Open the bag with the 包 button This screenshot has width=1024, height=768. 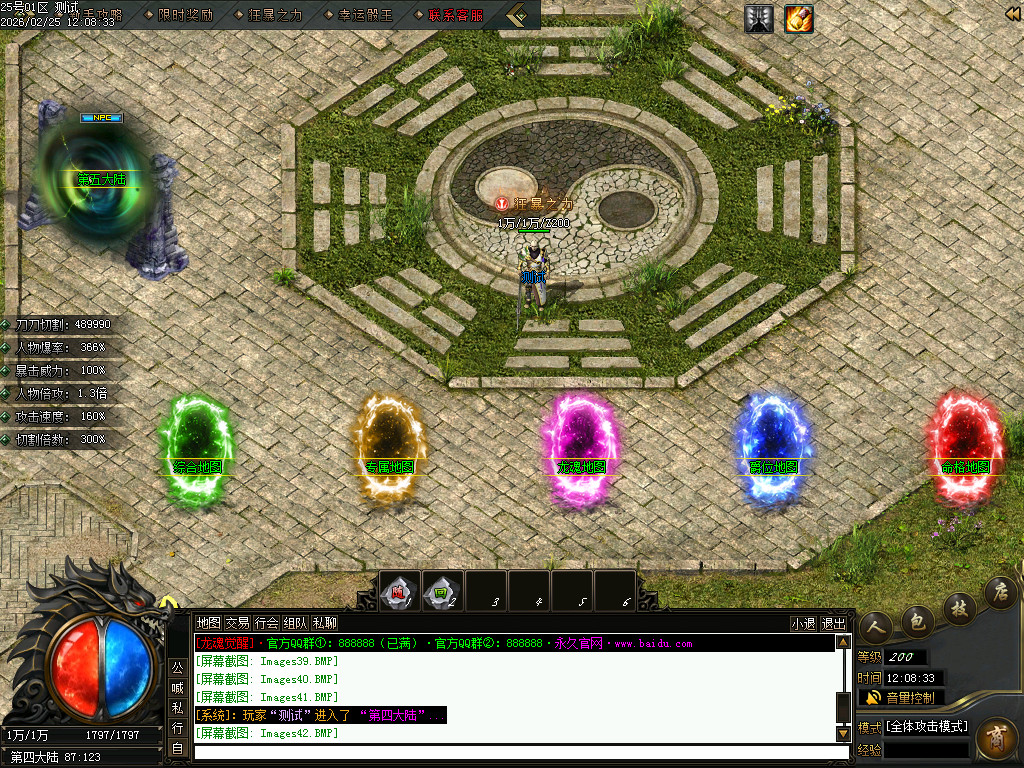coord(916,621)
